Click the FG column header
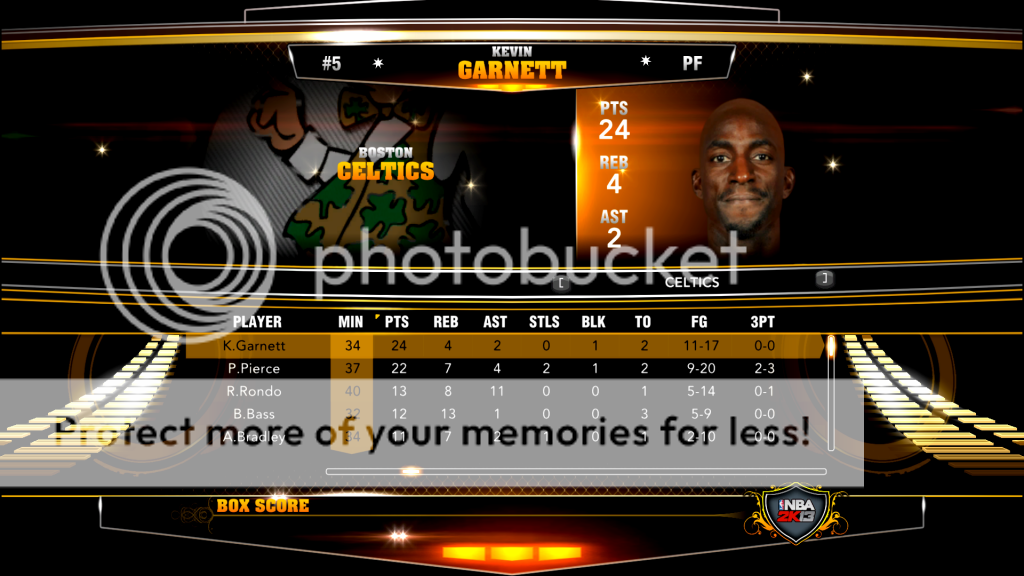Image resolution: width=1024 pixels, height=576 pixels. (700, 322)
